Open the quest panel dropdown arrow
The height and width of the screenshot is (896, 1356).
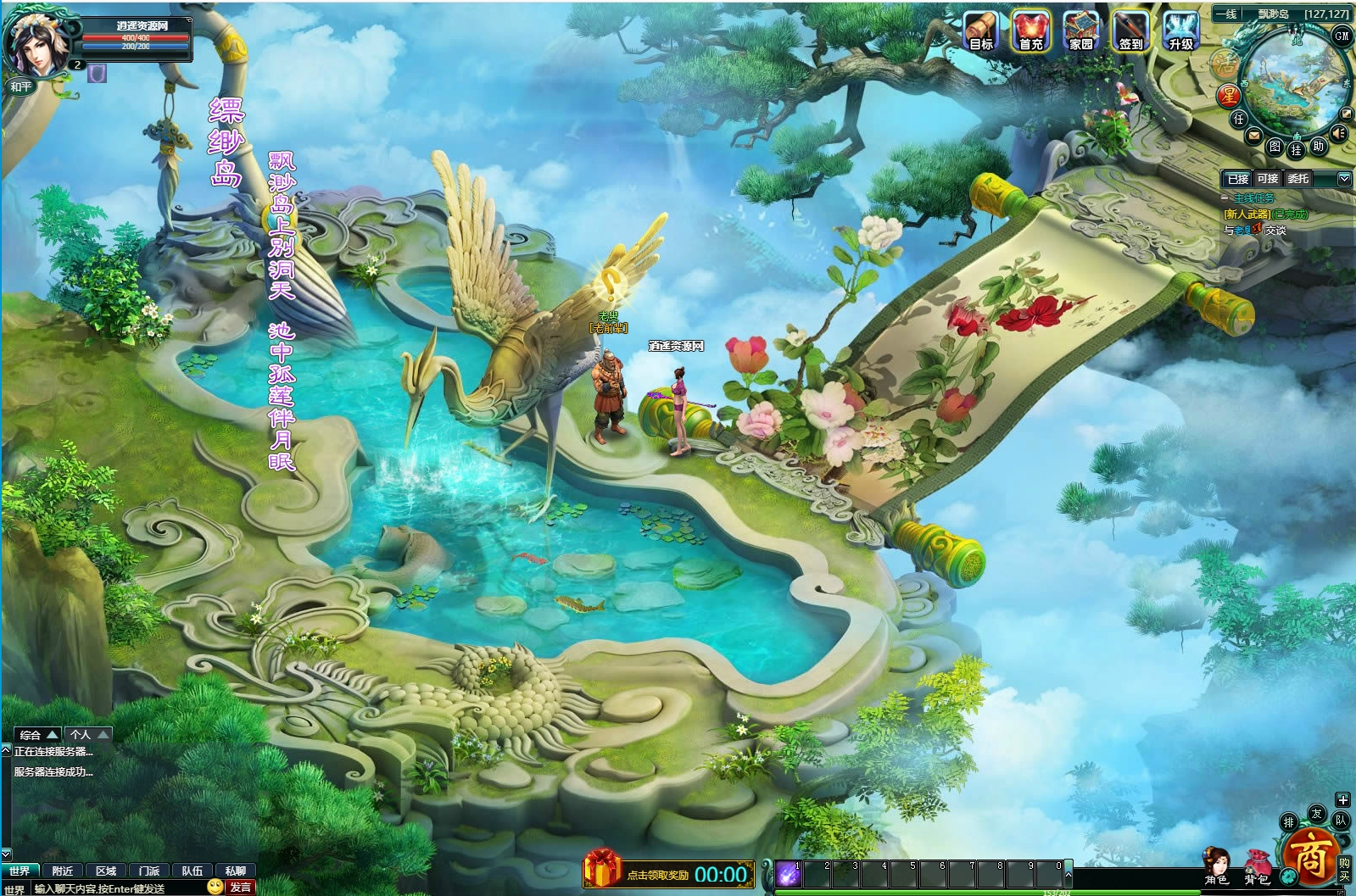point(1344,180)
